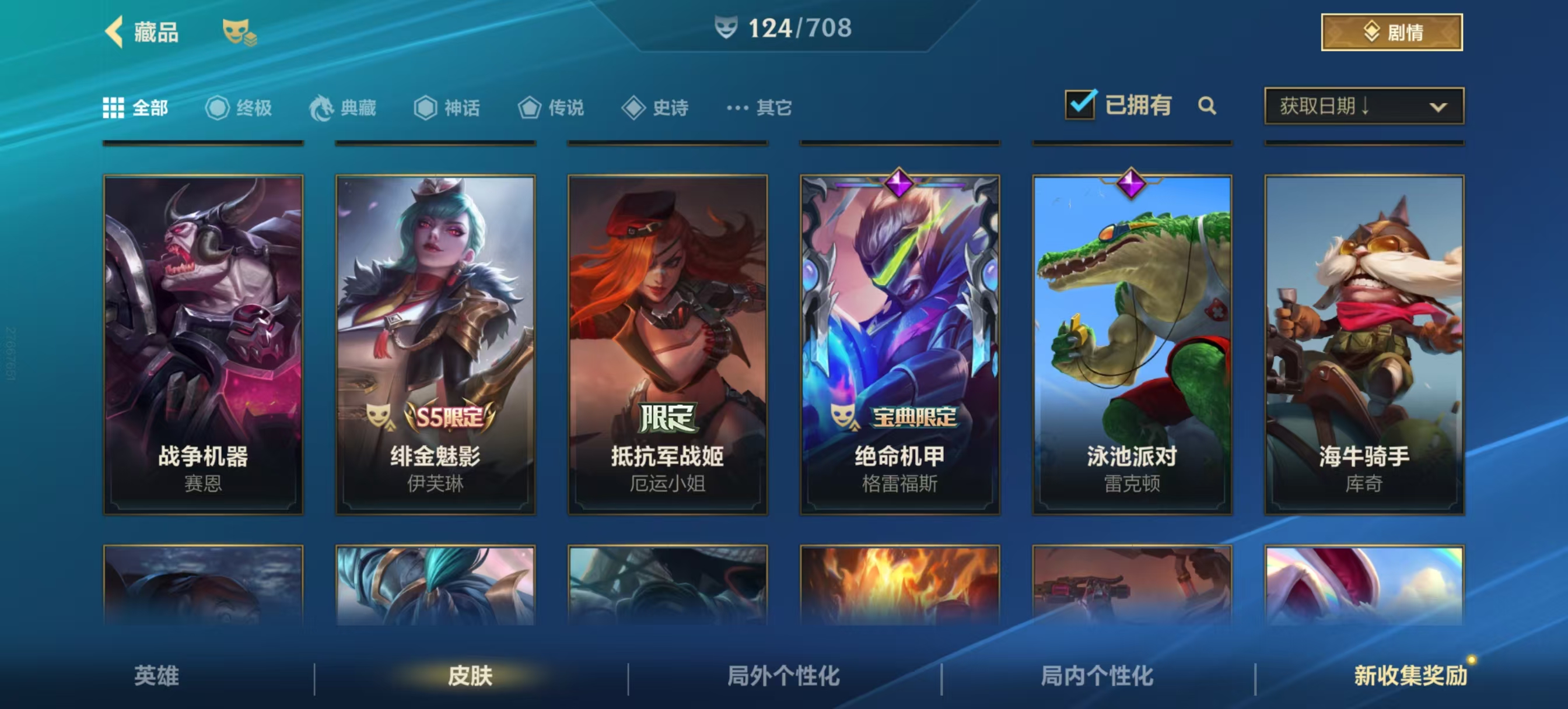This screenshot has height=709, width=1568.
Task: Switch to the 英雄 bottom tab
Action: (x=156, y=676)
